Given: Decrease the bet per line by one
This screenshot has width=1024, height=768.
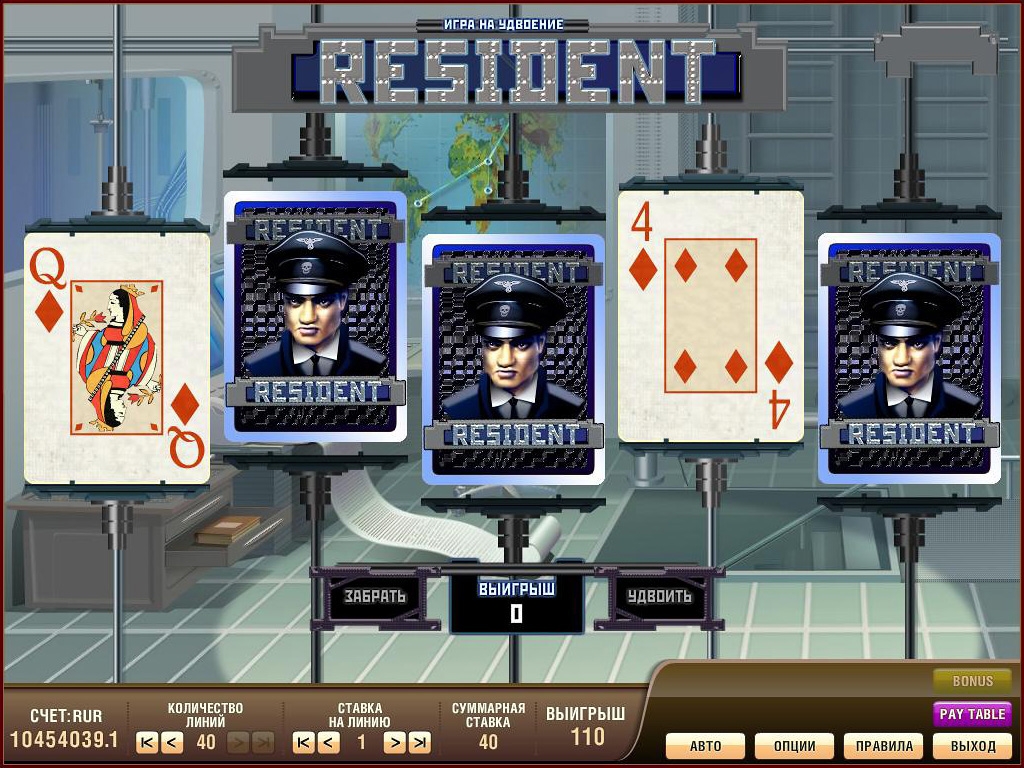Looking at the screenshot, I should tap(329, 742).
